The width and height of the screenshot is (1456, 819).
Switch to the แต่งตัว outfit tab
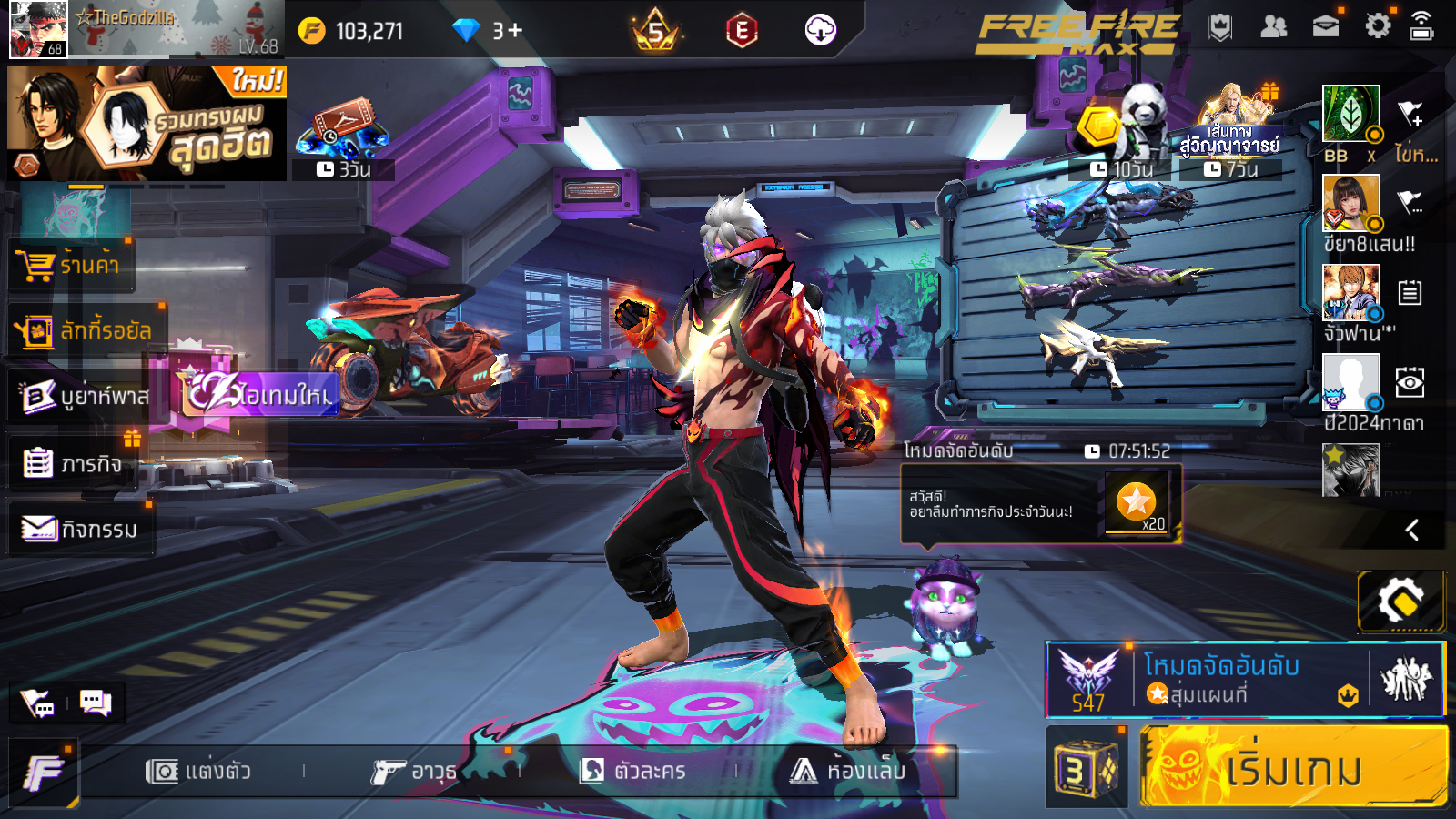[x=198, y=772]
